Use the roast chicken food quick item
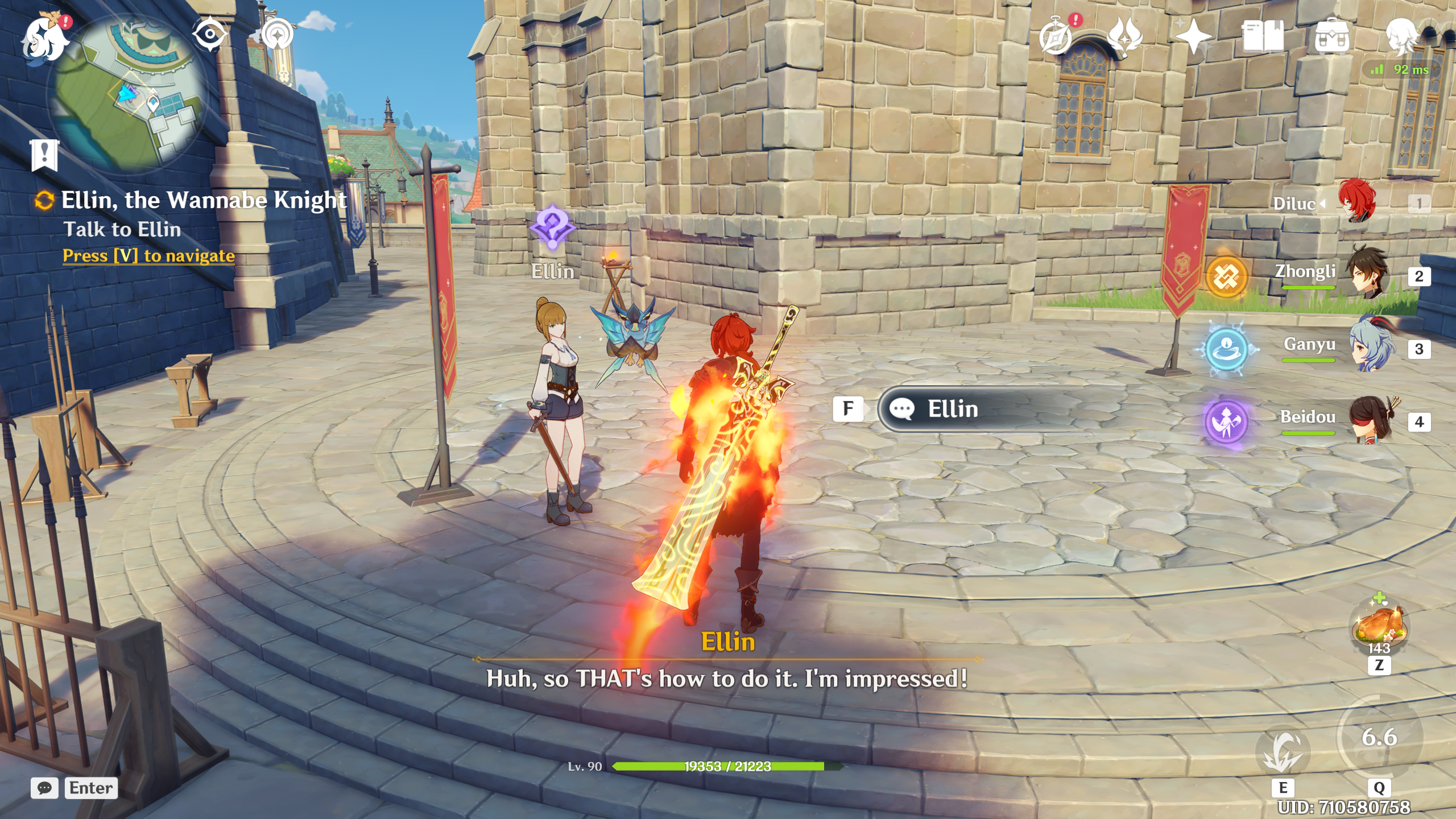 click(x=1379, y=627)
